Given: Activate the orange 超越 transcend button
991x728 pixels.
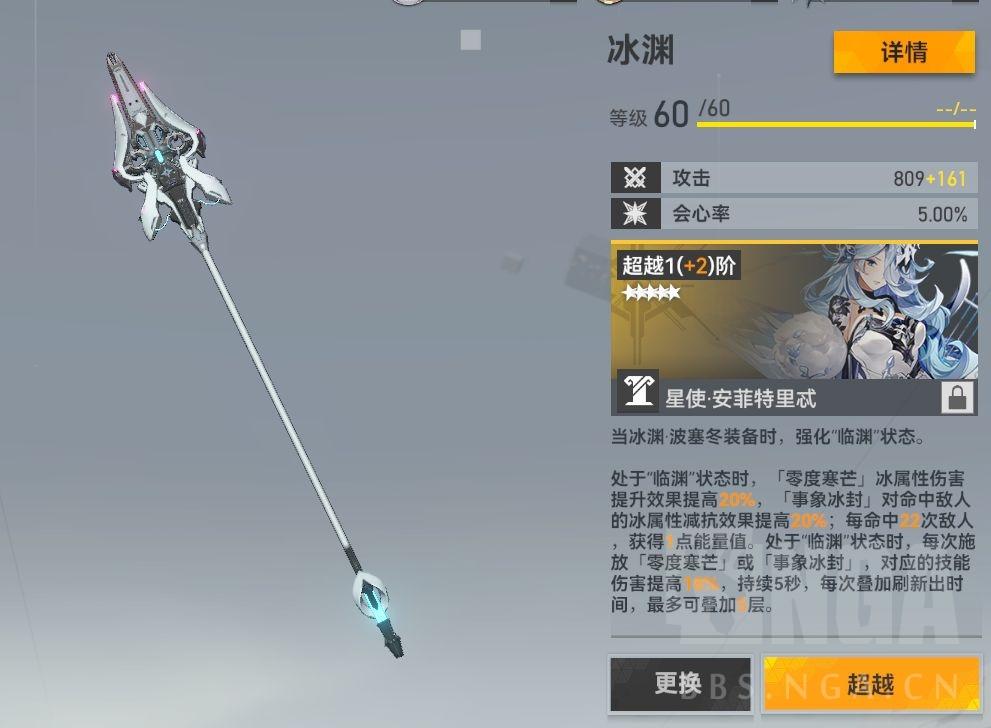Looking at the screenshot, I should pos(870,684).
